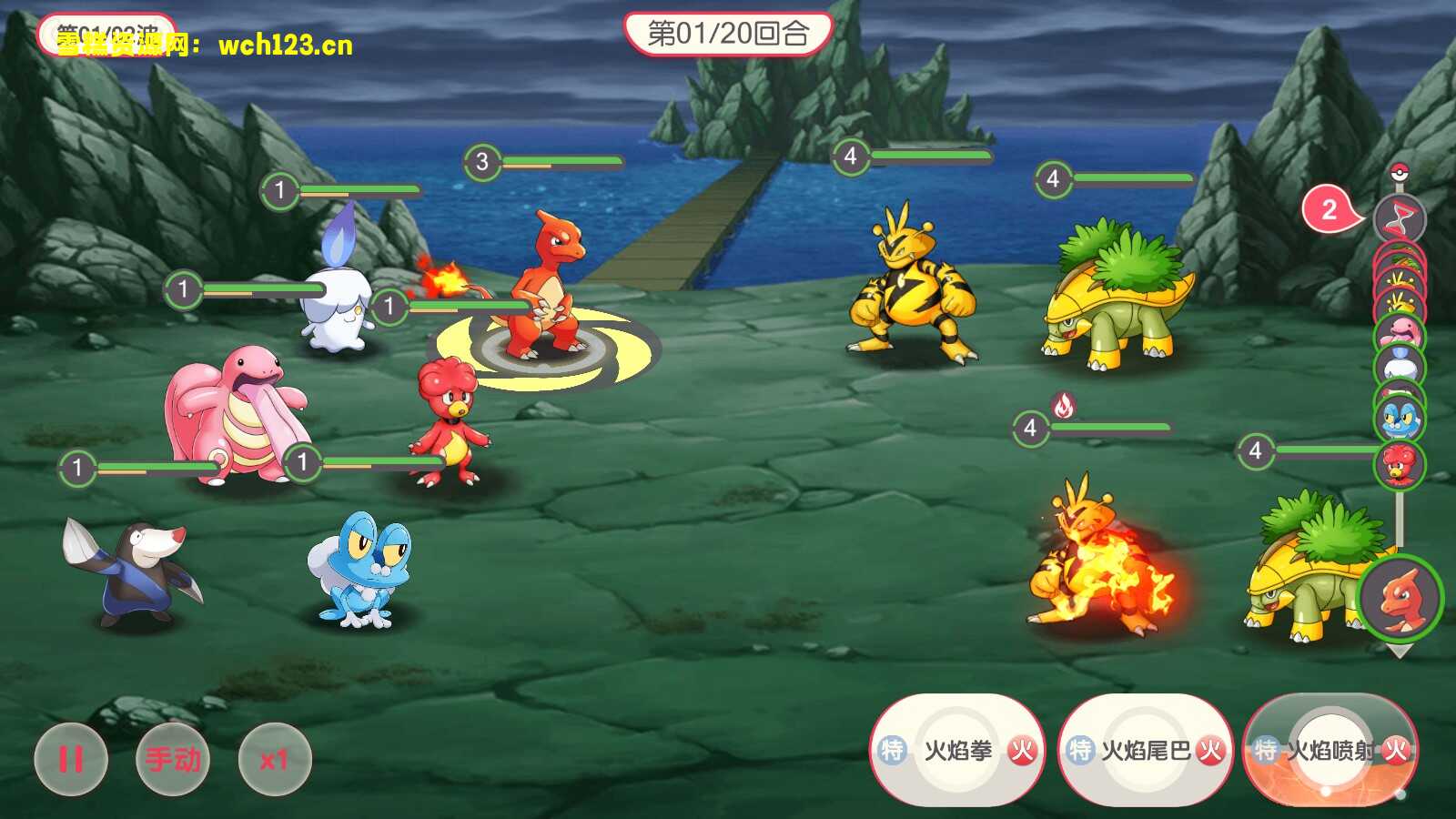Toggle the 手动 manual mode button
Image resolution: width=1456 pixels, height=819 pixels.
(173, 759)
